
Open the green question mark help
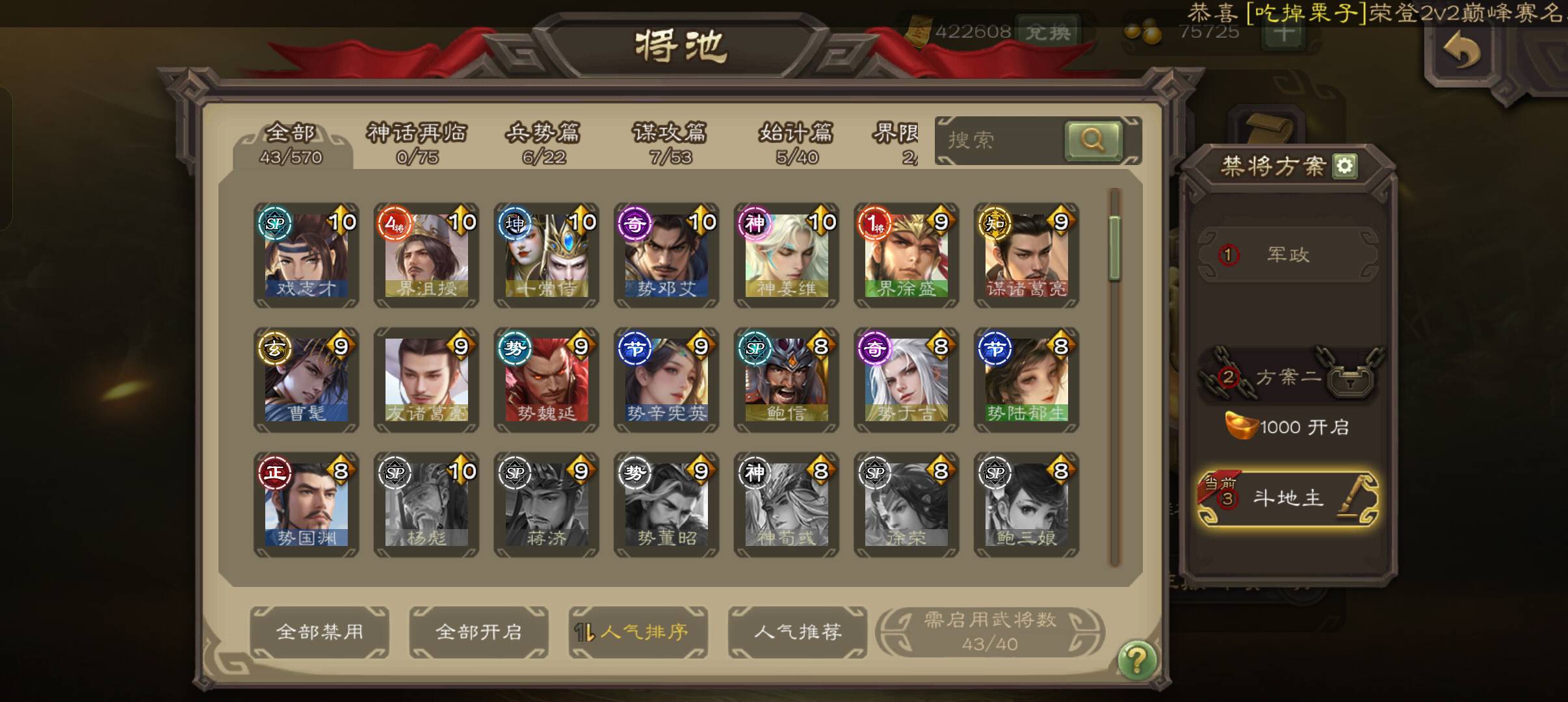pyautogui.click(x=1136, y=660)
